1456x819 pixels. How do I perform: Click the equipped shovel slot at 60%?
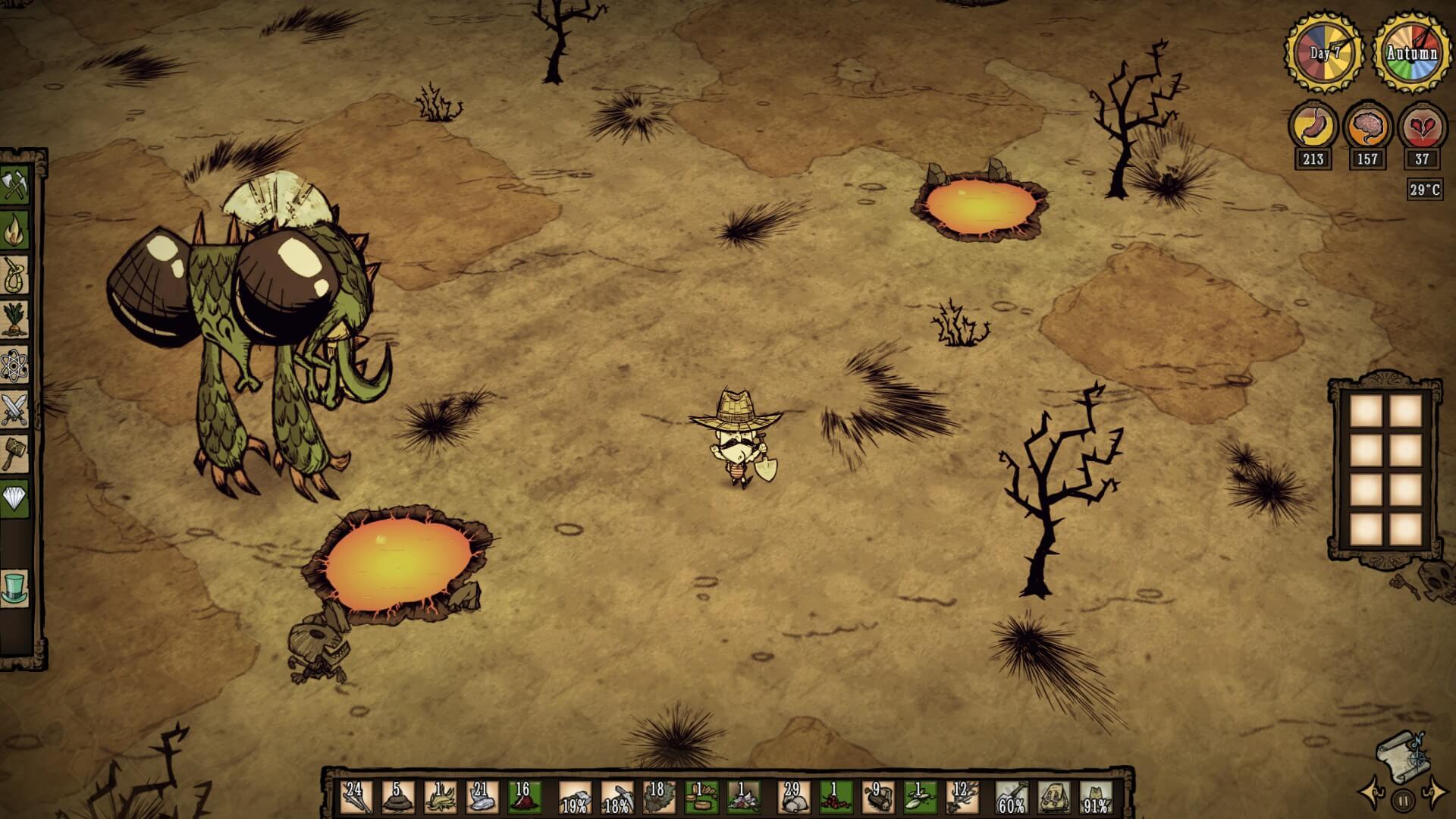tap(1012, 798)
